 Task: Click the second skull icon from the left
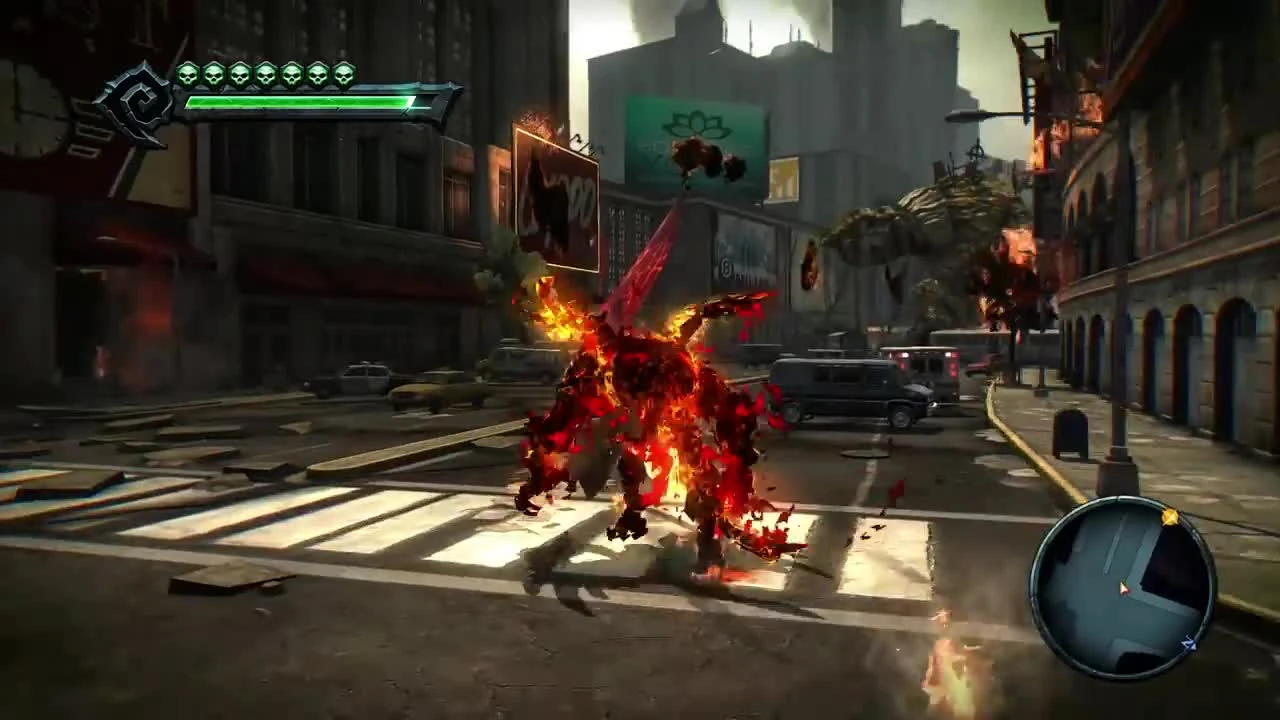pyautogui.click(x=216, y=73)
